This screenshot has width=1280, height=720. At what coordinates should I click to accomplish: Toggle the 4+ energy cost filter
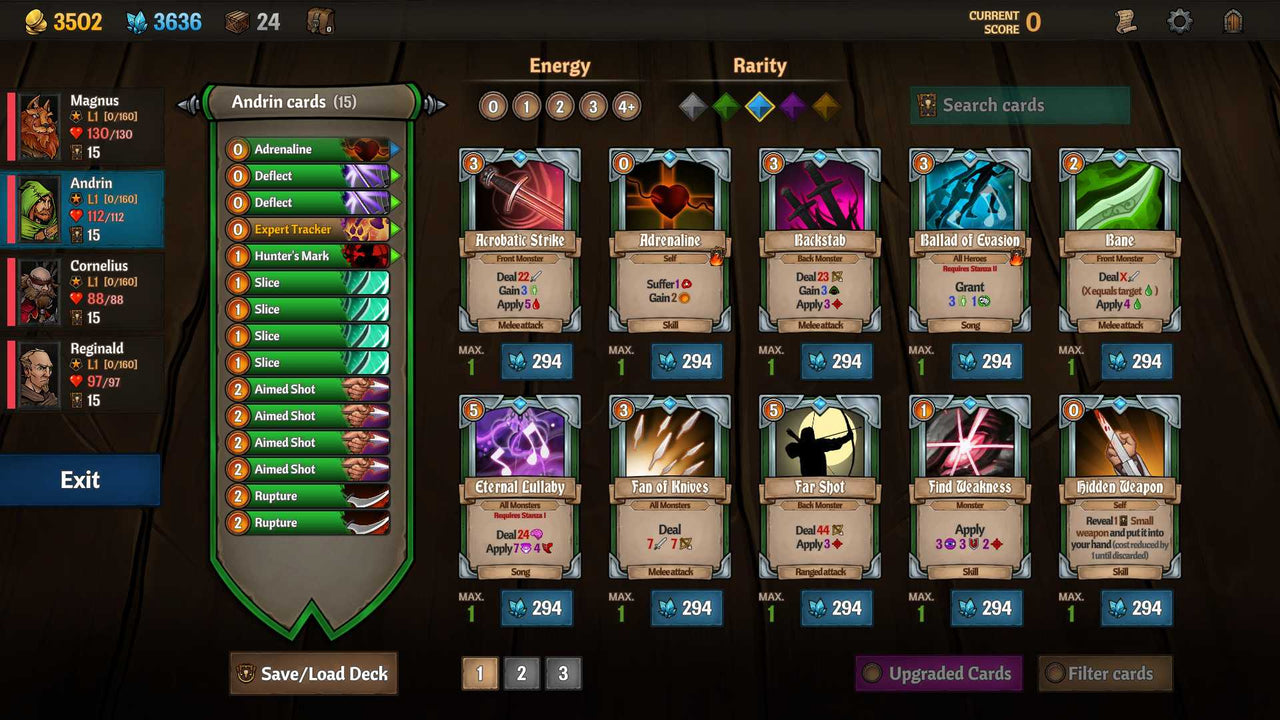click(627, 104)
